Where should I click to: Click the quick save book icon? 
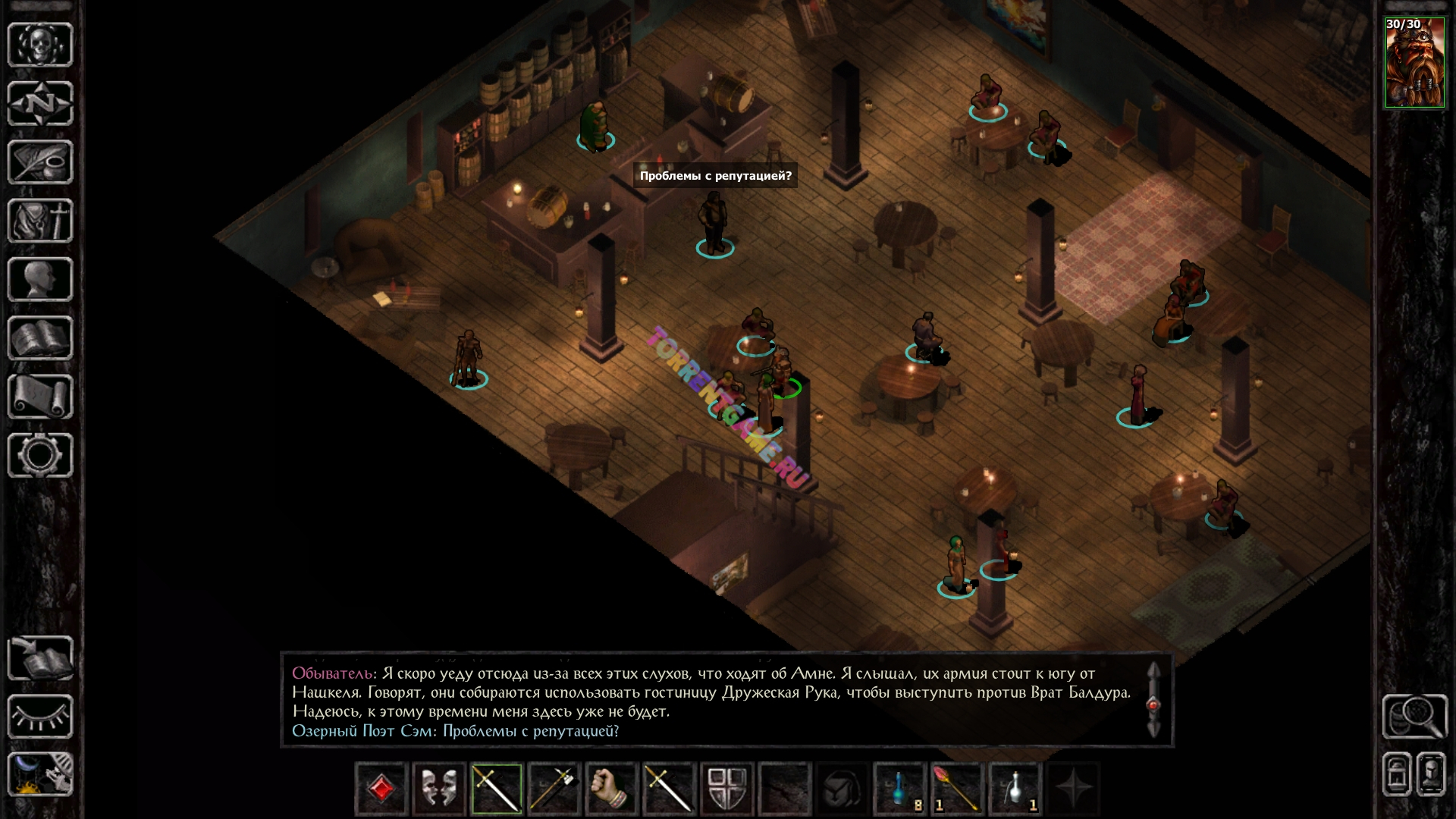coord(40,657)
